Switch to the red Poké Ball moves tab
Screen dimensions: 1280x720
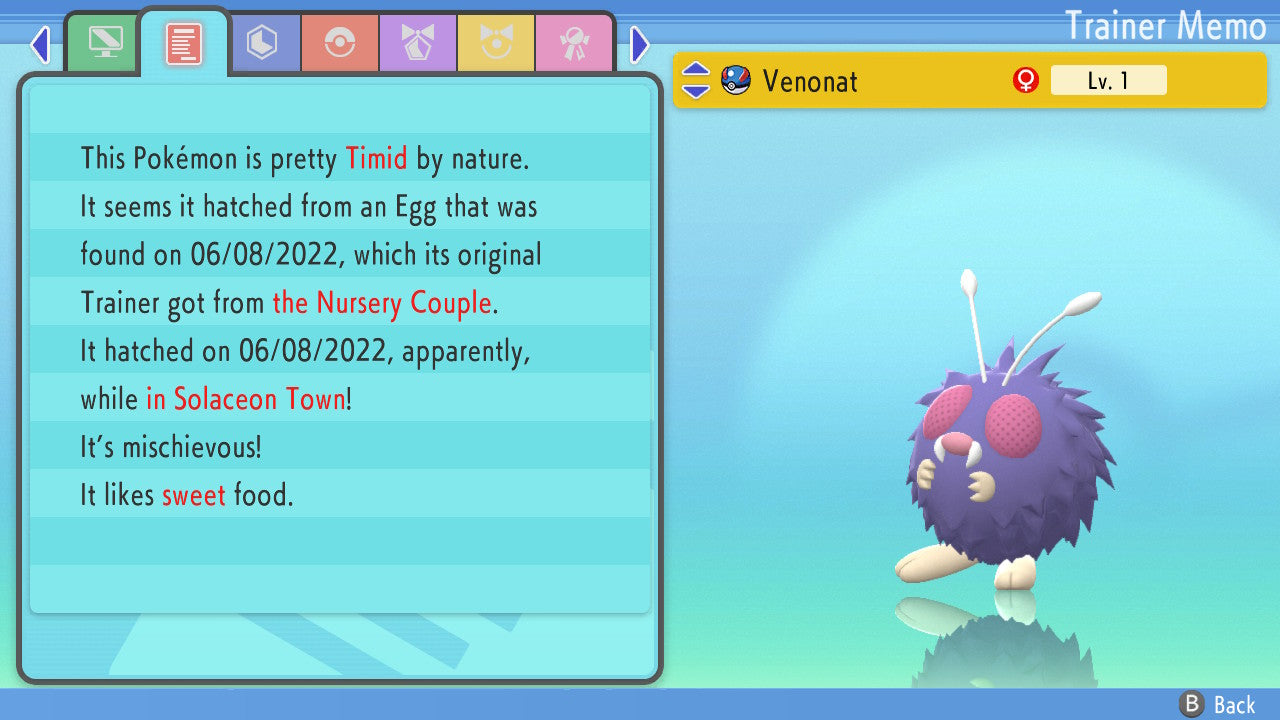click(x=340, y=43)
